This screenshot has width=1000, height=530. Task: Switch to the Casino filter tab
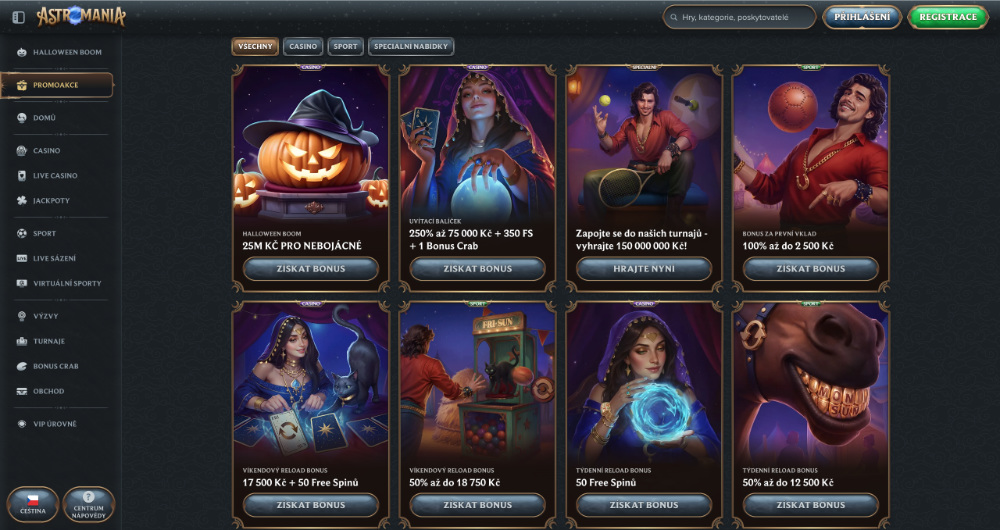point(303,46)
